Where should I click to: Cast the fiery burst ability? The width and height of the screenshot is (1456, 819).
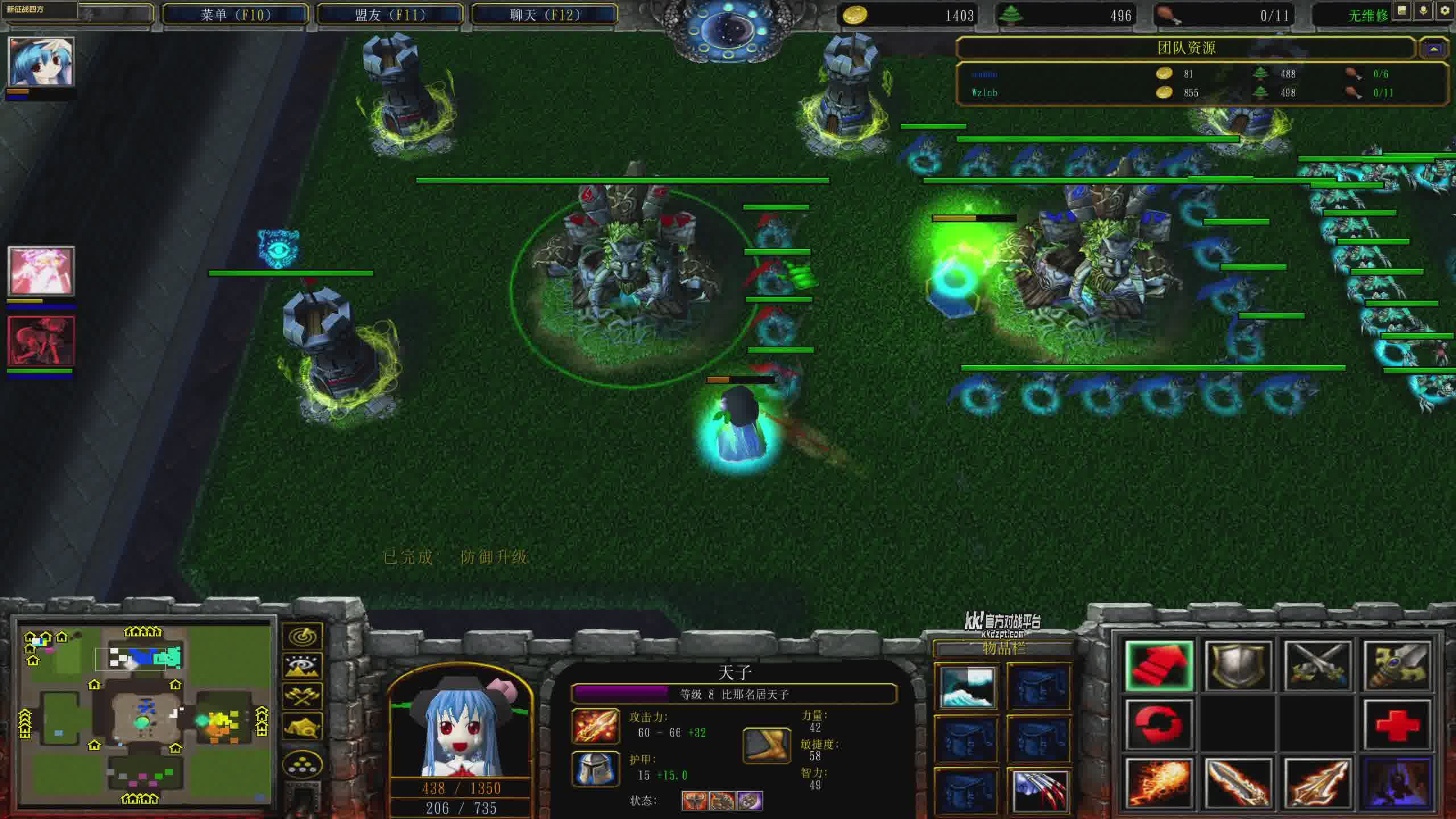1159,784
